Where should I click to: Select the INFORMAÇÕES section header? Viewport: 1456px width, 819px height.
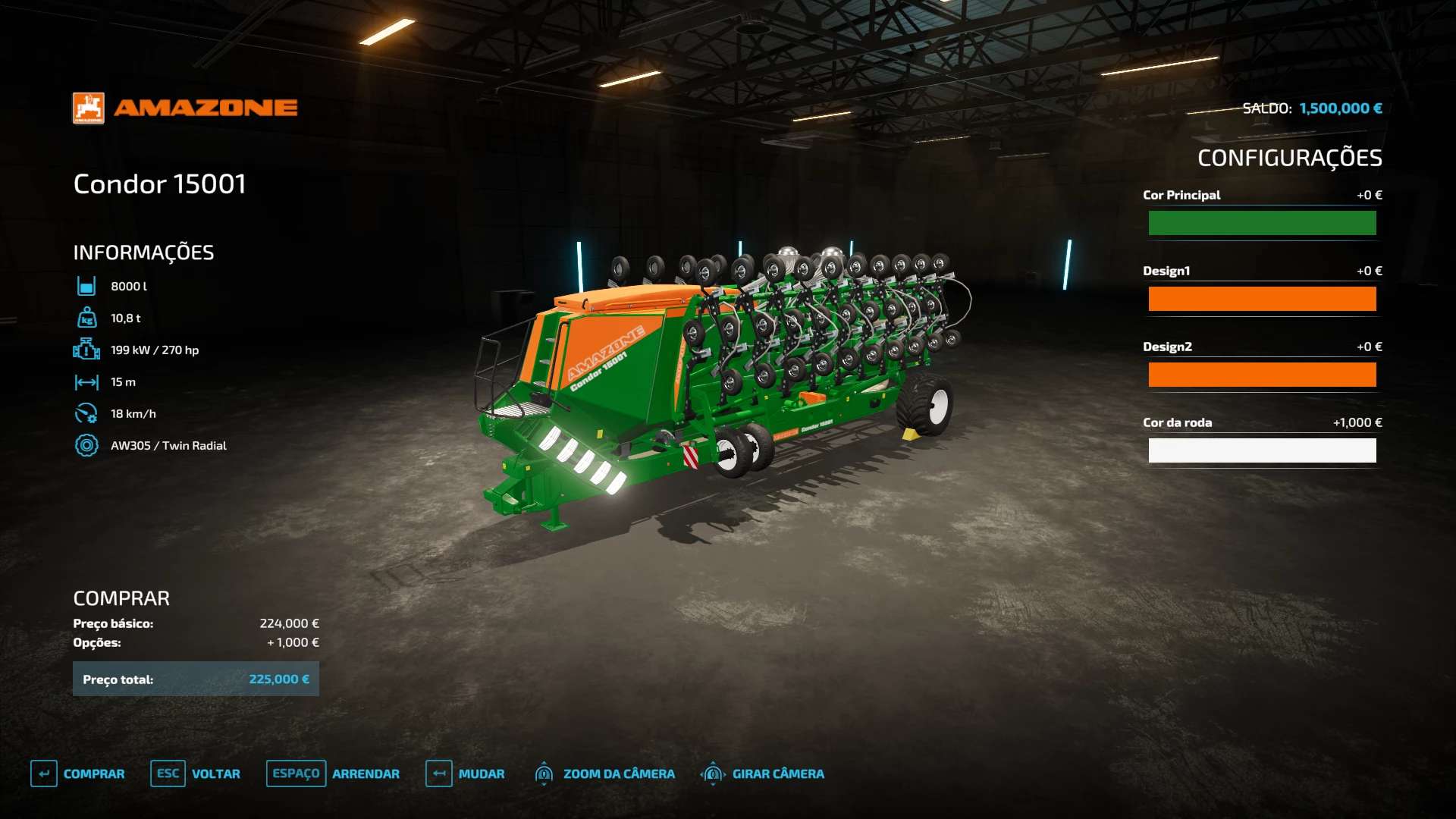pyautogui.click(x=143, y=252)
